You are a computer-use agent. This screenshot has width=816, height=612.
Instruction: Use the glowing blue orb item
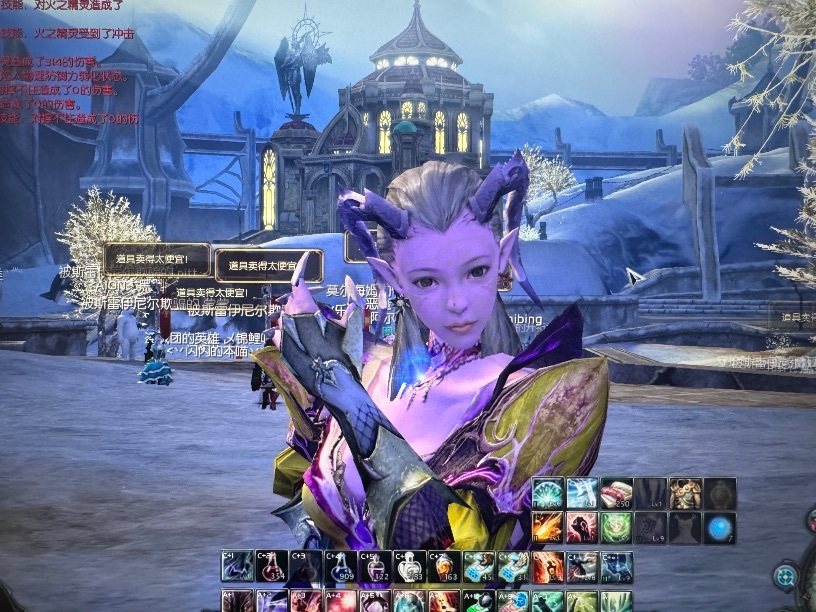[x=719, y=527]
